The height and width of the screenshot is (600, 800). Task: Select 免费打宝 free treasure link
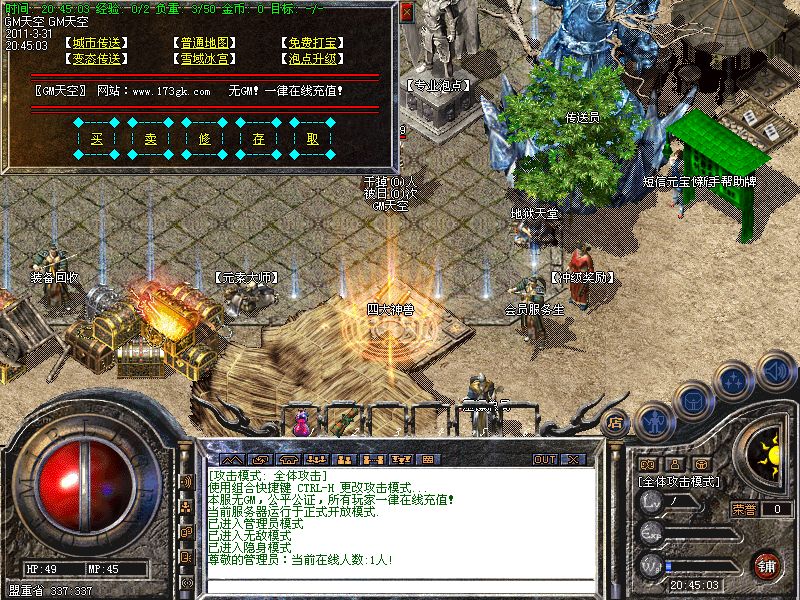click(312, 43)
